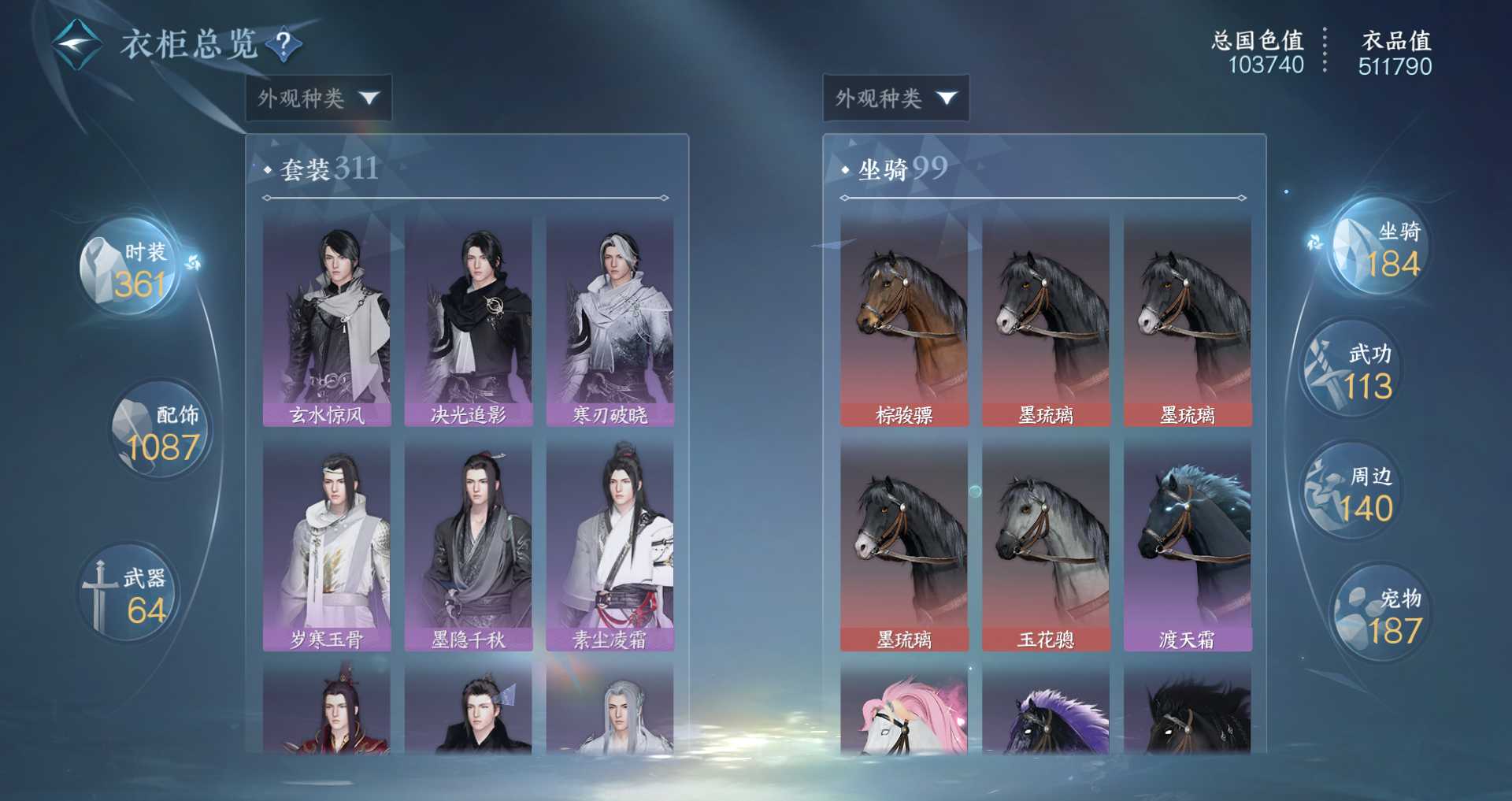1512x801 pixels.
Task: Open the question mark help icon
Action: tap(284, 44)
